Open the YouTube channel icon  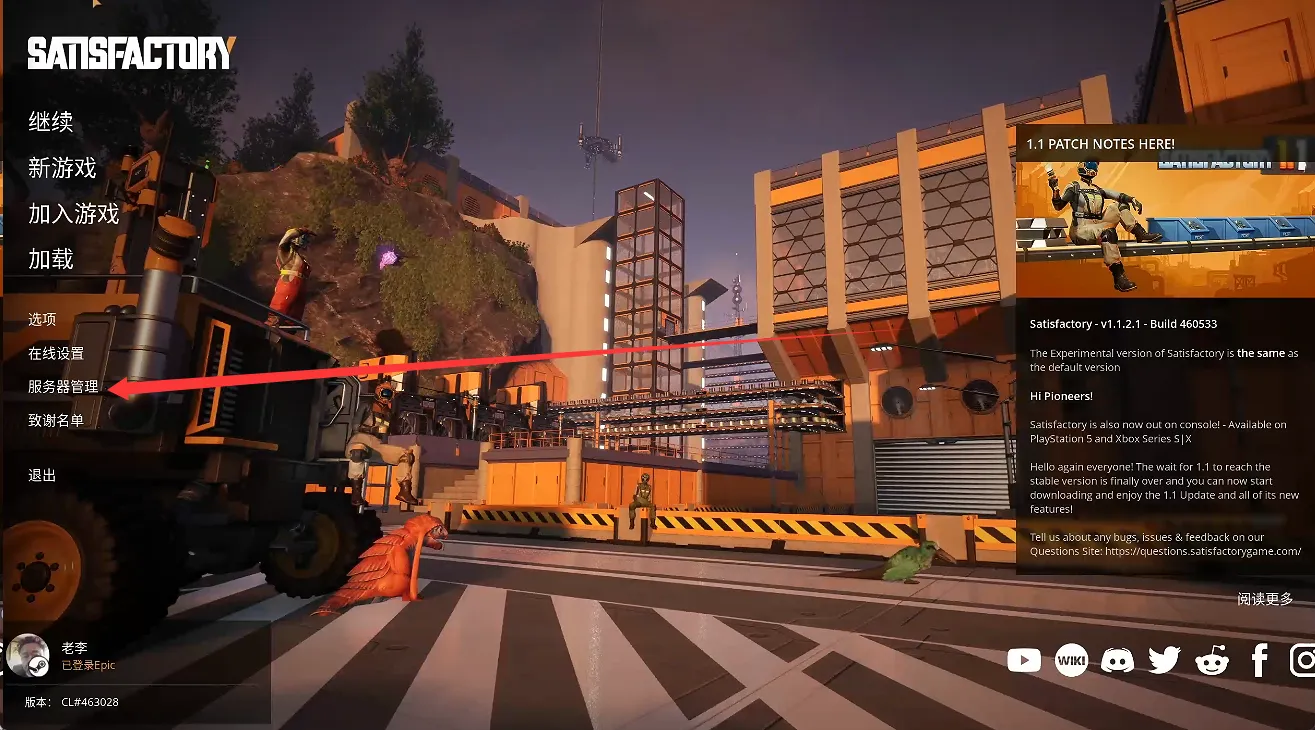1024,660
